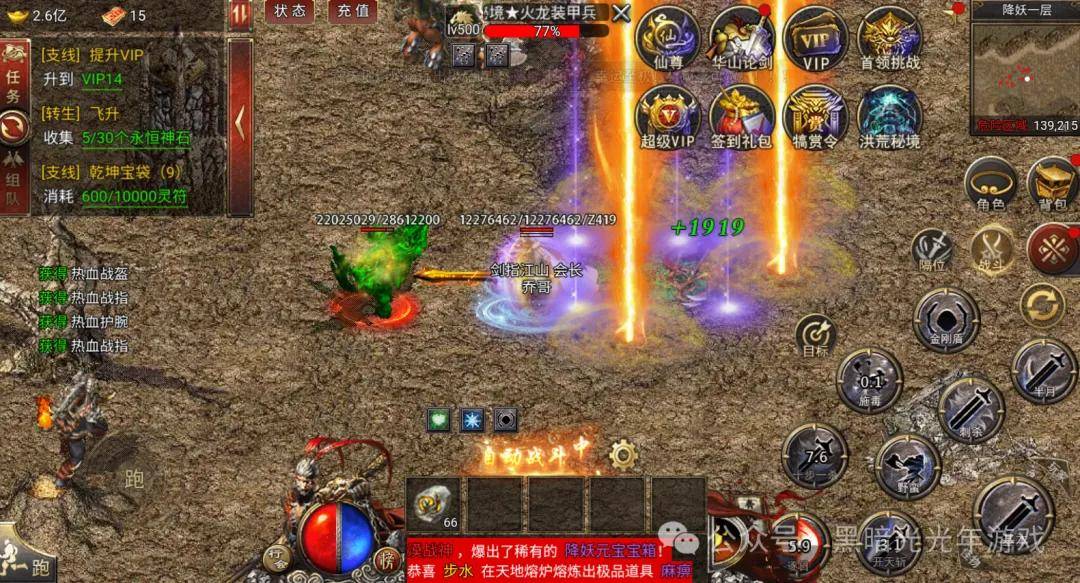
Task: Enter the 首领挑战 boss challenge
Action: pyautogui.click(x=889, y=38)
